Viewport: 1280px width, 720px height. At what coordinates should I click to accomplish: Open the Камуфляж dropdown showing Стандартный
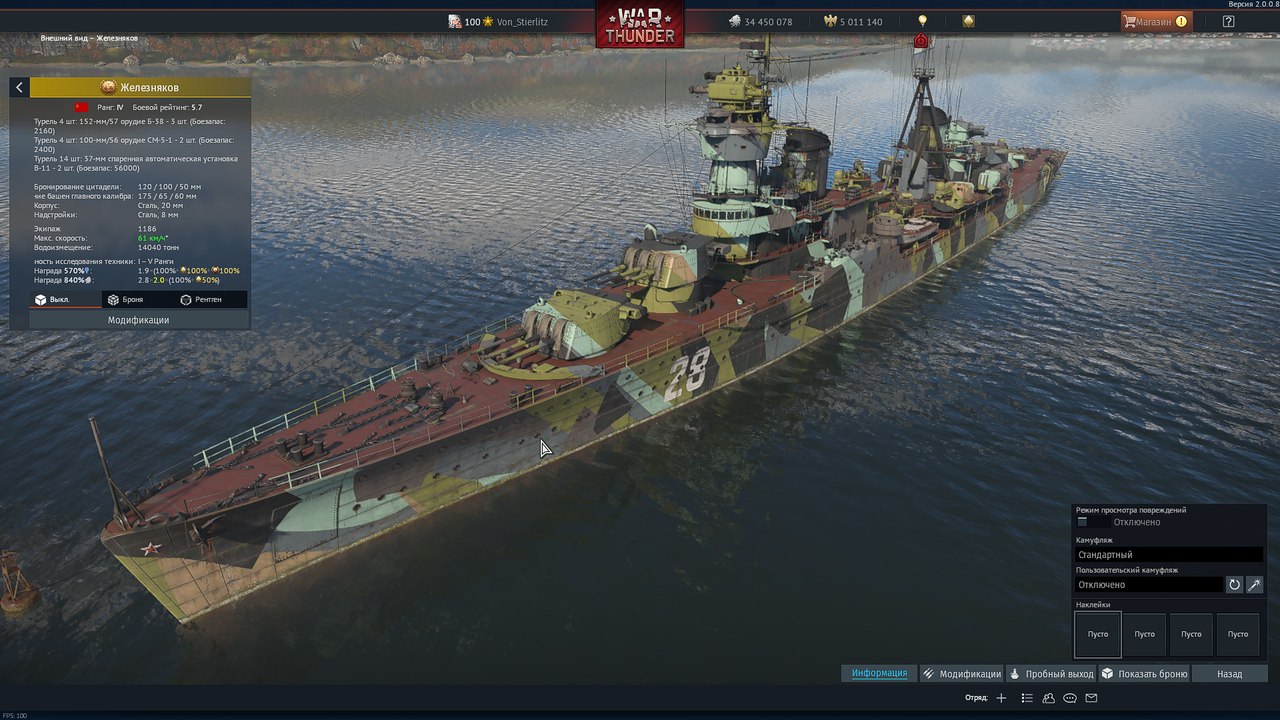(x=1168, y=554)
